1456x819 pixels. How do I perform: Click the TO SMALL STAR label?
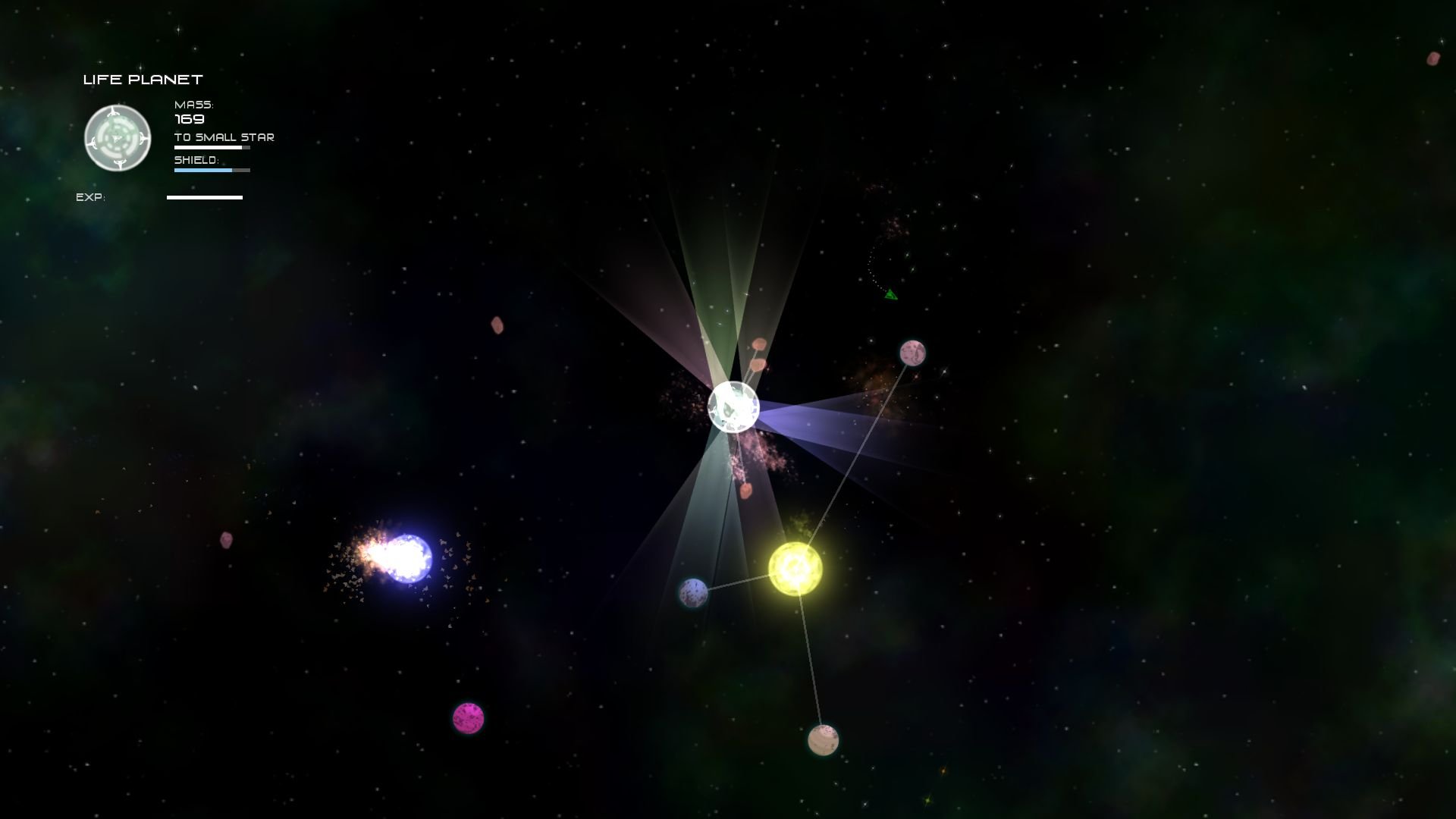coord(223,136)
